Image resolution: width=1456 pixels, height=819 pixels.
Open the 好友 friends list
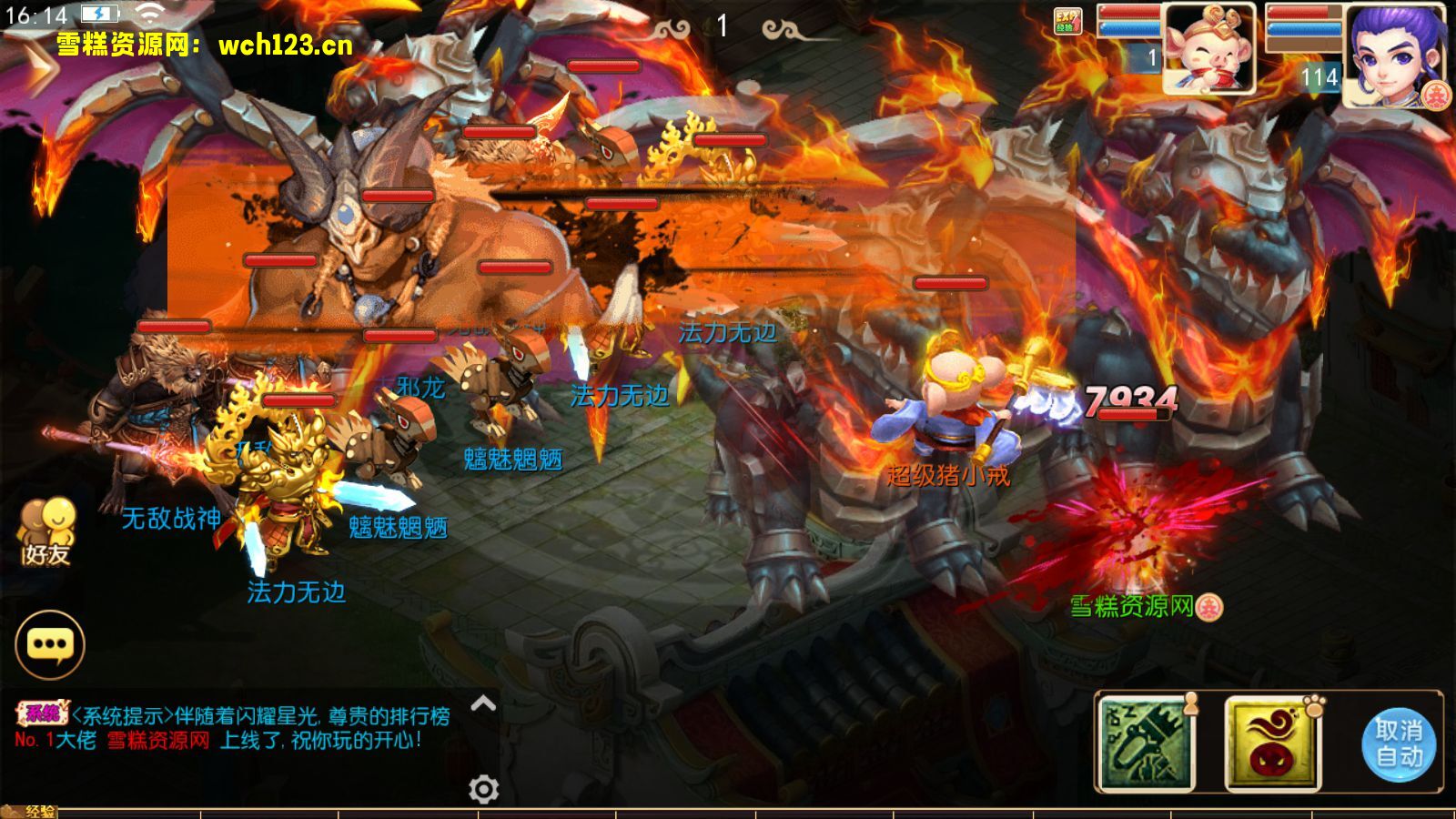click(x=46, y=531)
